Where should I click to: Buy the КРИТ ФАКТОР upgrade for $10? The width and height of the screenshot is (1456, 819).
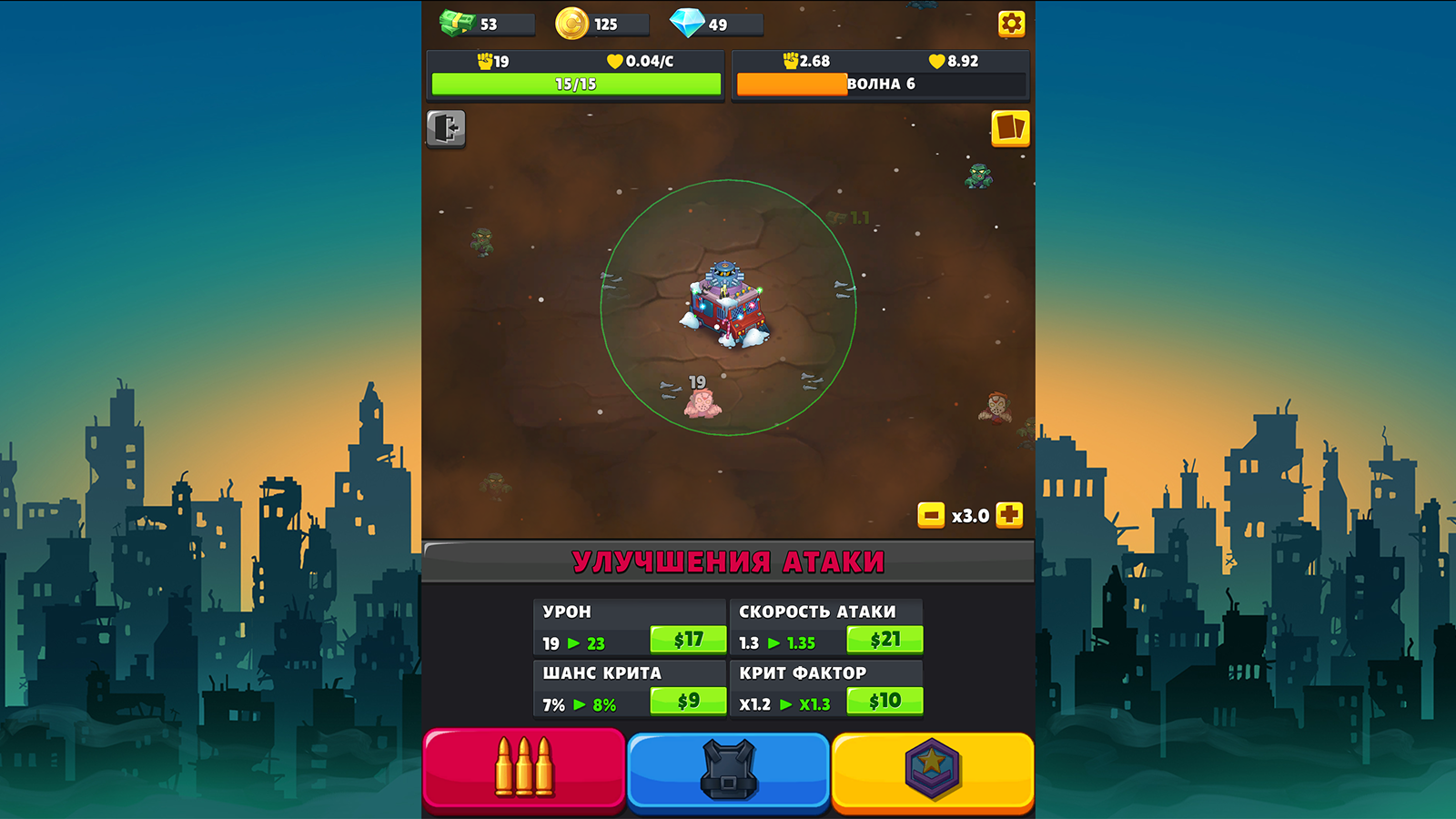883,702
